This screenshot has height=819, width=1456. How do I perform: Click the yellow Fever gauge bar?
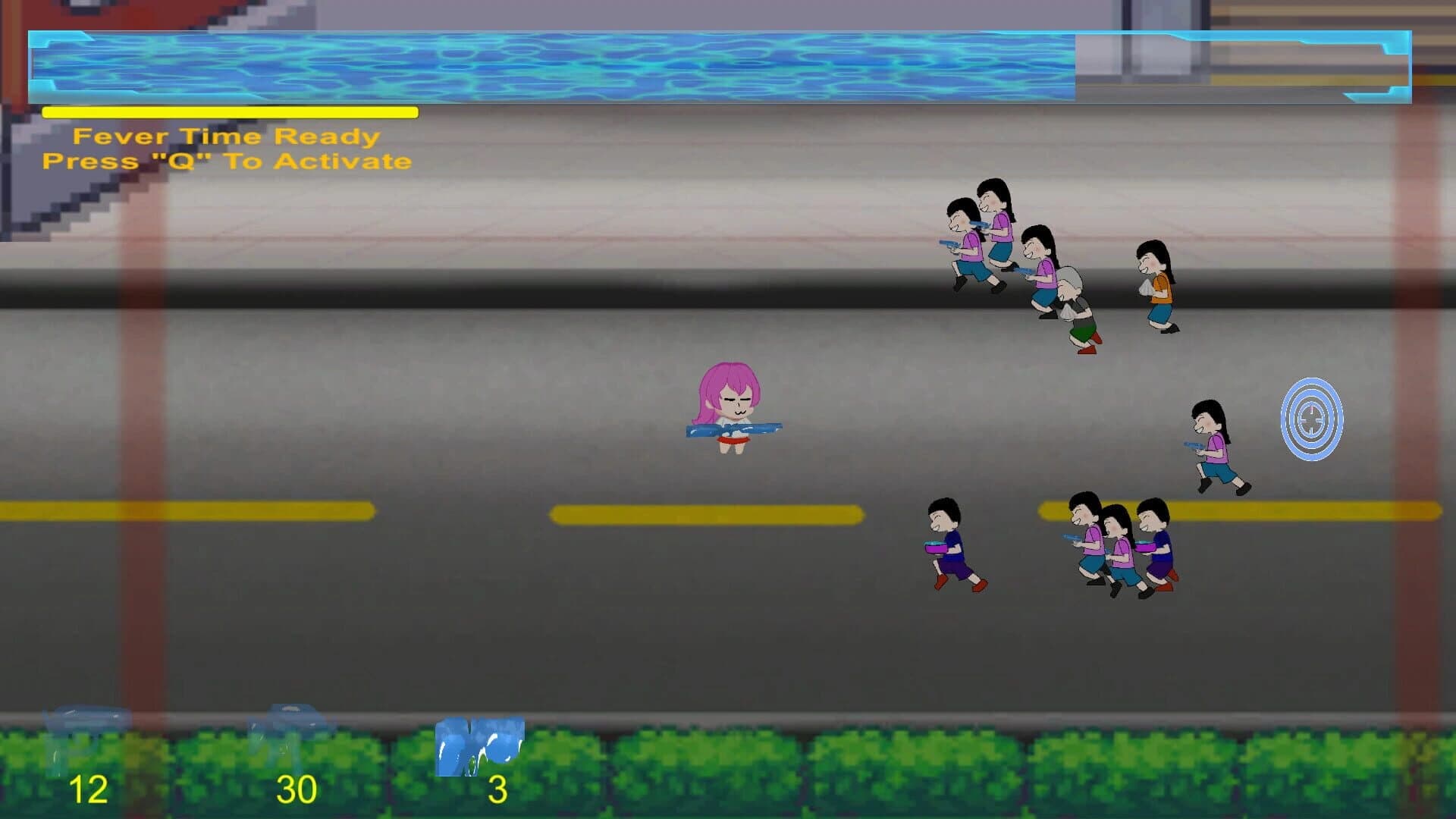[227, 112]
